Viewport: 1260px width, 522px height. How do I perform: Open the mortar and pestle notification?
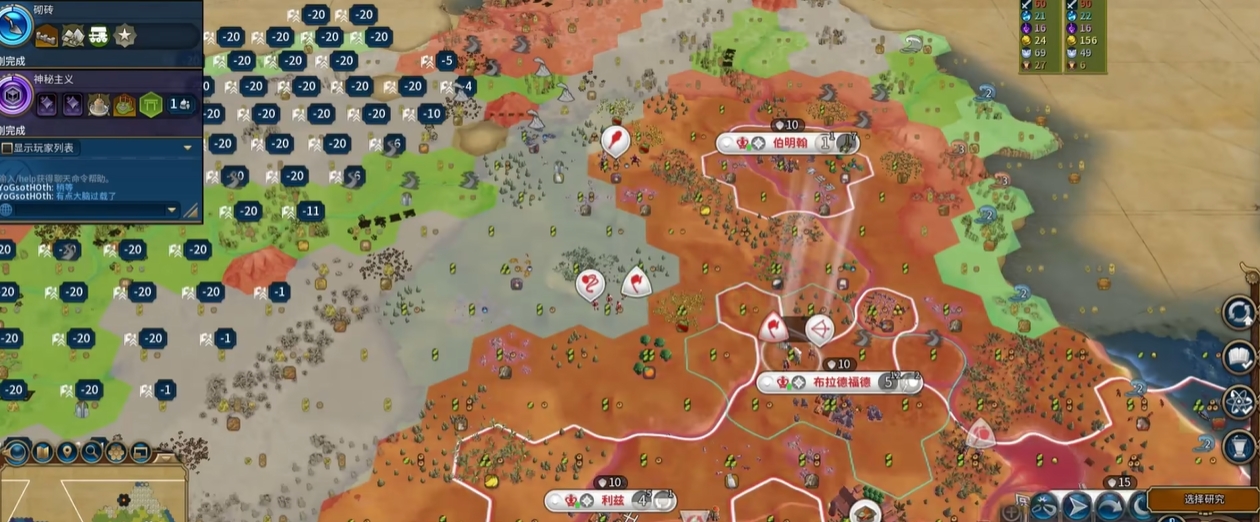[x=1239, y=446]
